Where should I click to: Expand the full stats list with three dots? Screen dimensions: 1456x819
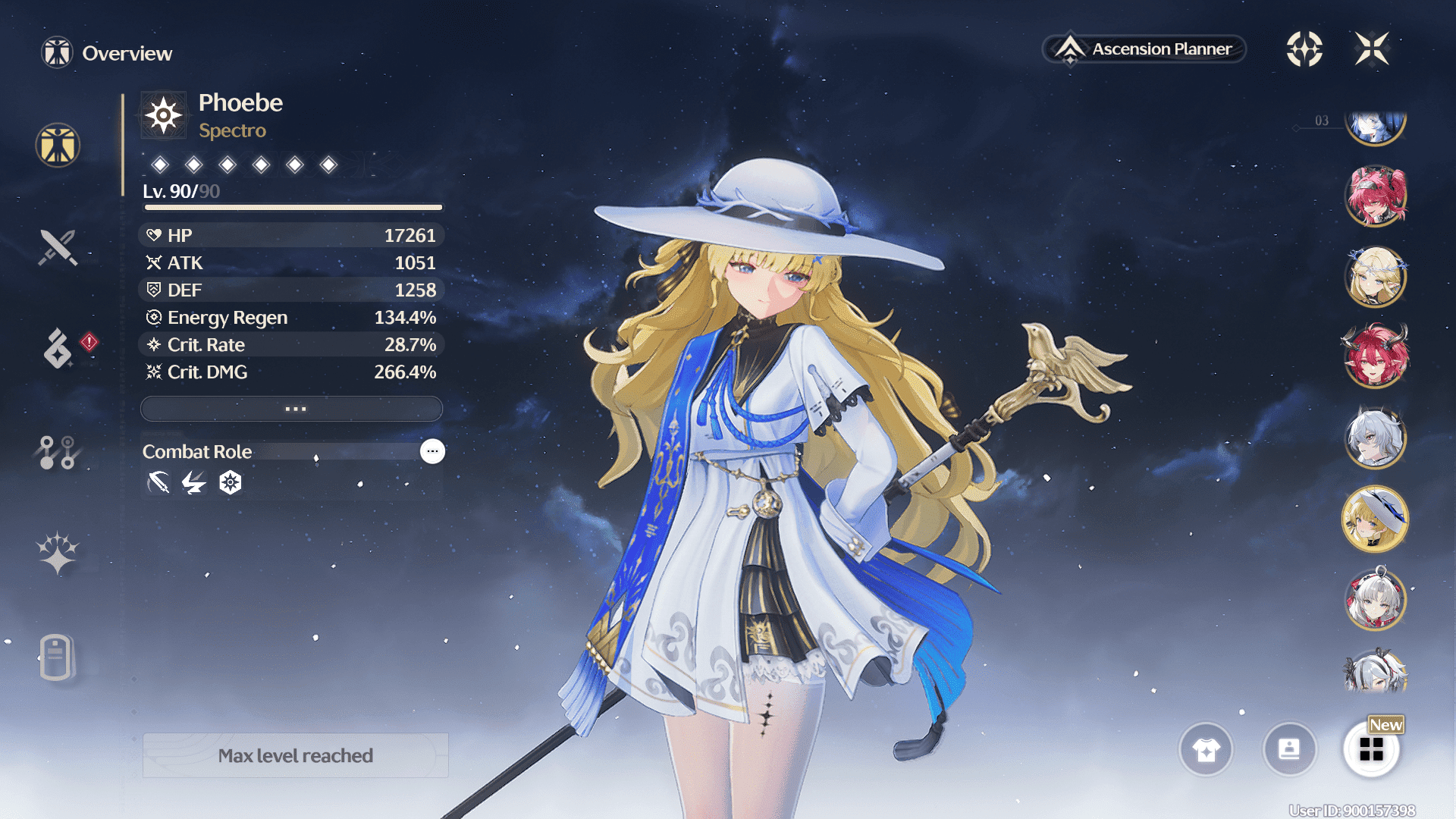(x=292, y=409)
